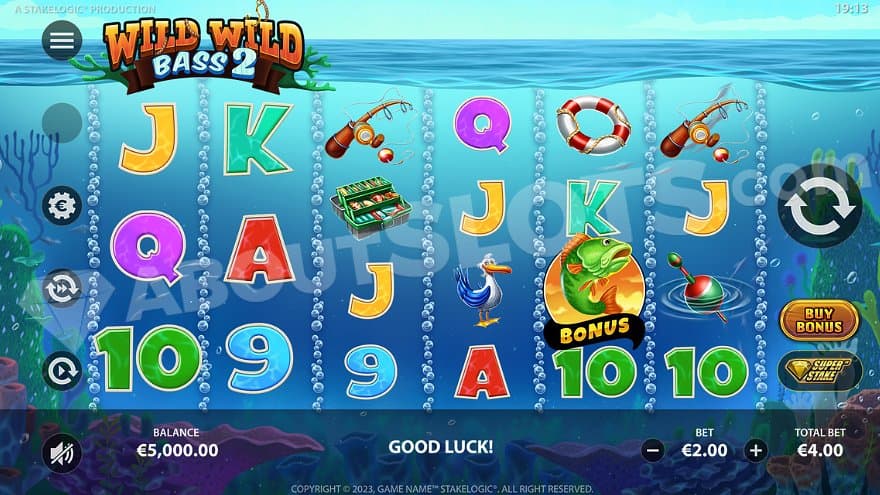Toggle the turbo spin mode
880x495 pixels.
(62, 288)
